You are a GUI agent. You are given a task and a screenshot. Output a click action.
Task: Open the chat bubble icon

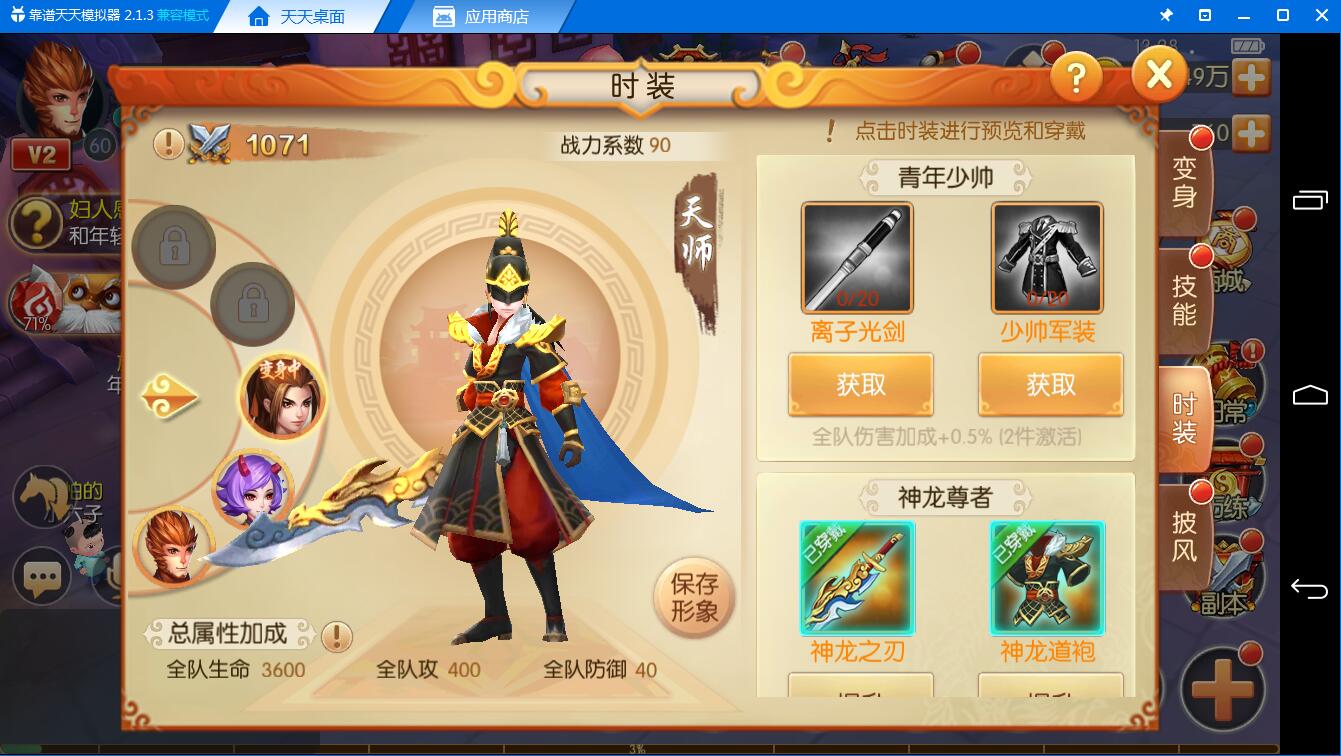tap(41, 575)
